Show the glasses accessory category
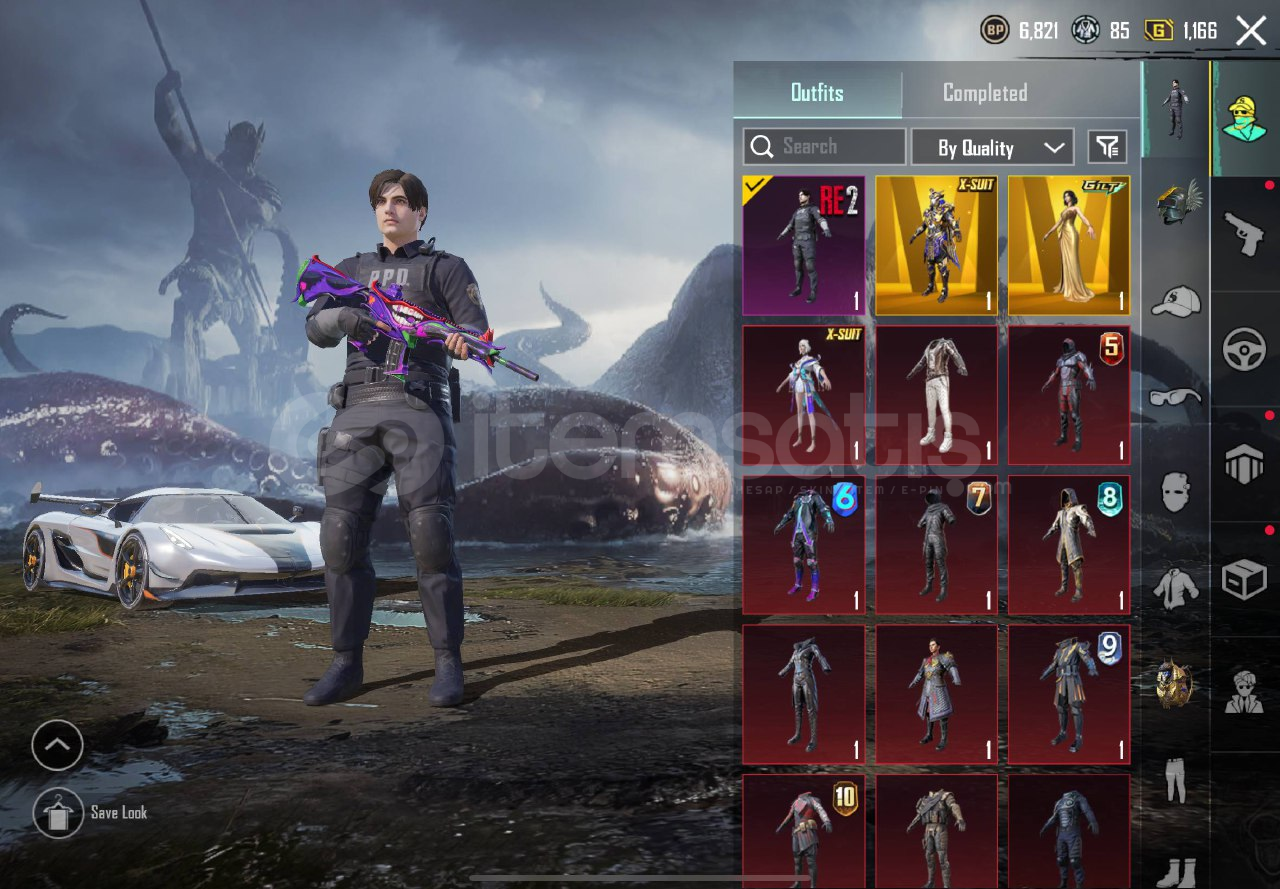The image size is (1280, 889). click(x=1175, y=397)
